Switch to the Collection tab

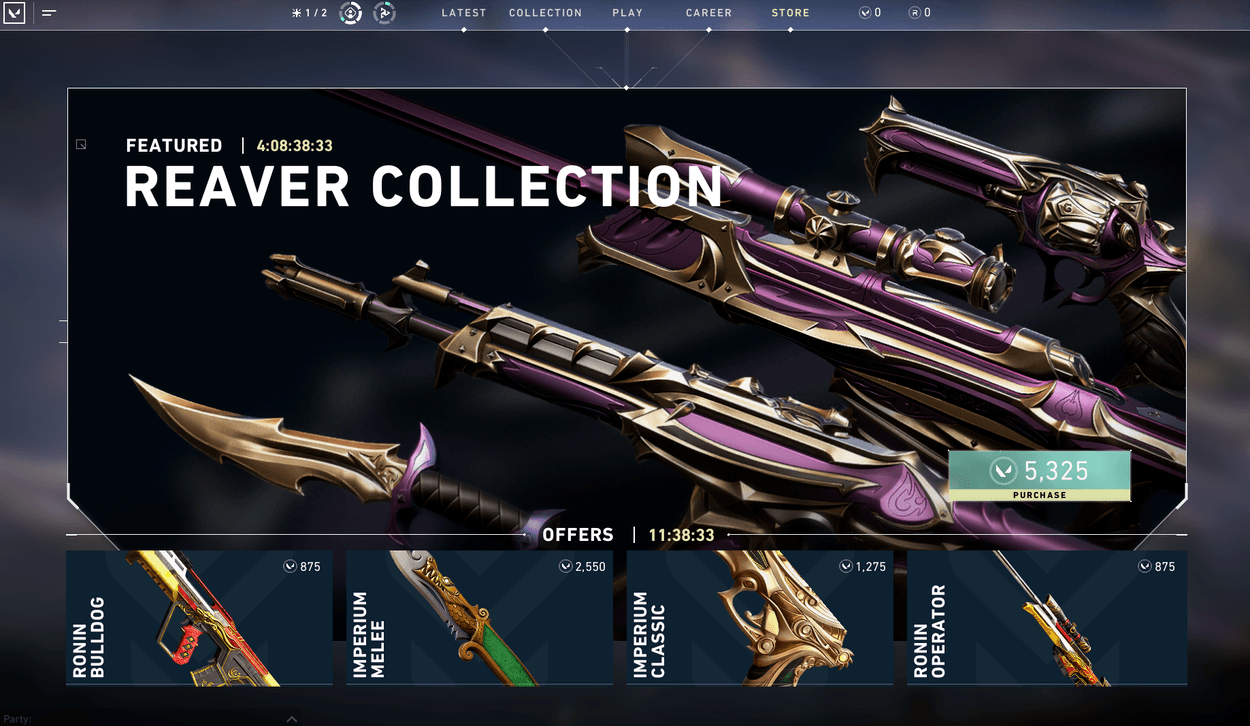(x=545, y=13)
